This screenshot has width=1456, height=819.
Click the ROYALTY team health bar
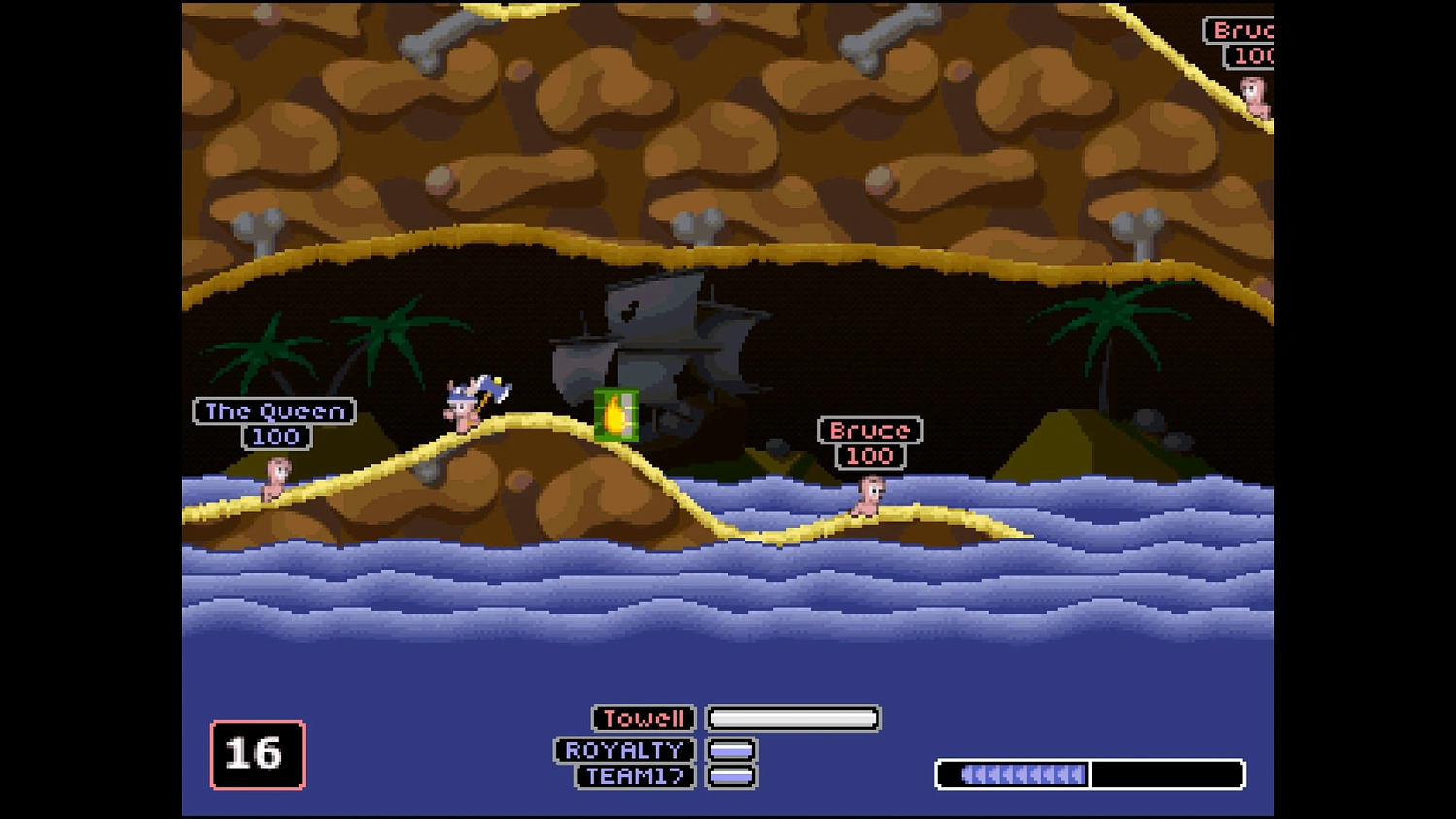coord(731,749)
